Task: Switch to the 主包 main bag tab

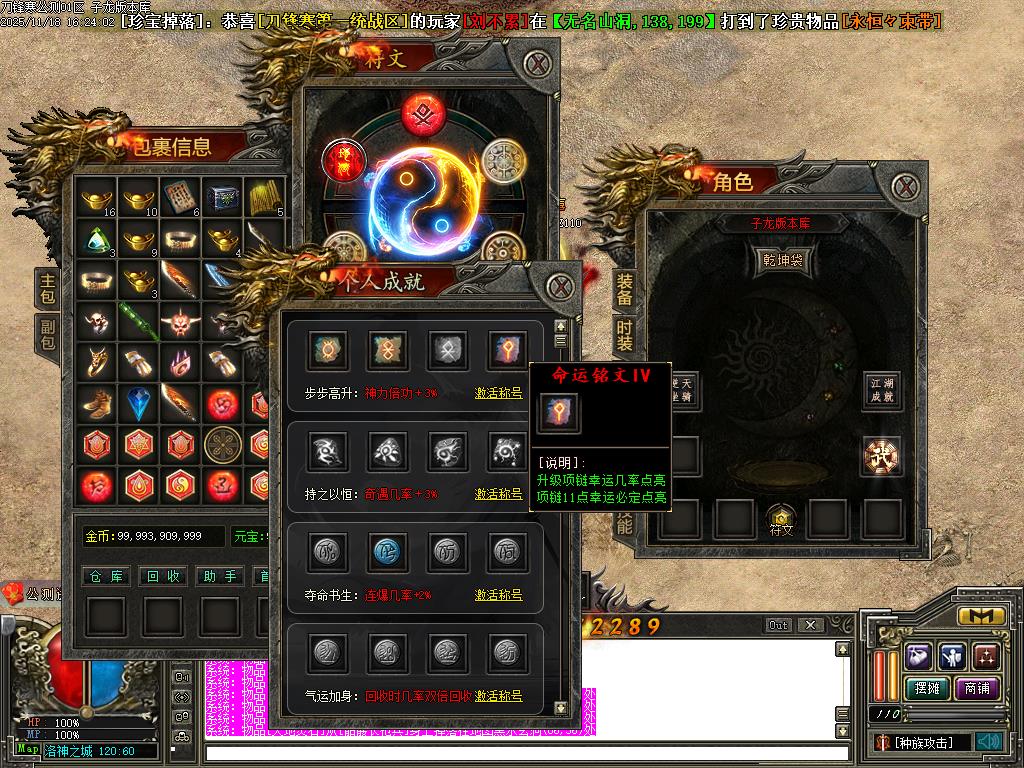Action: click(47, 288)
